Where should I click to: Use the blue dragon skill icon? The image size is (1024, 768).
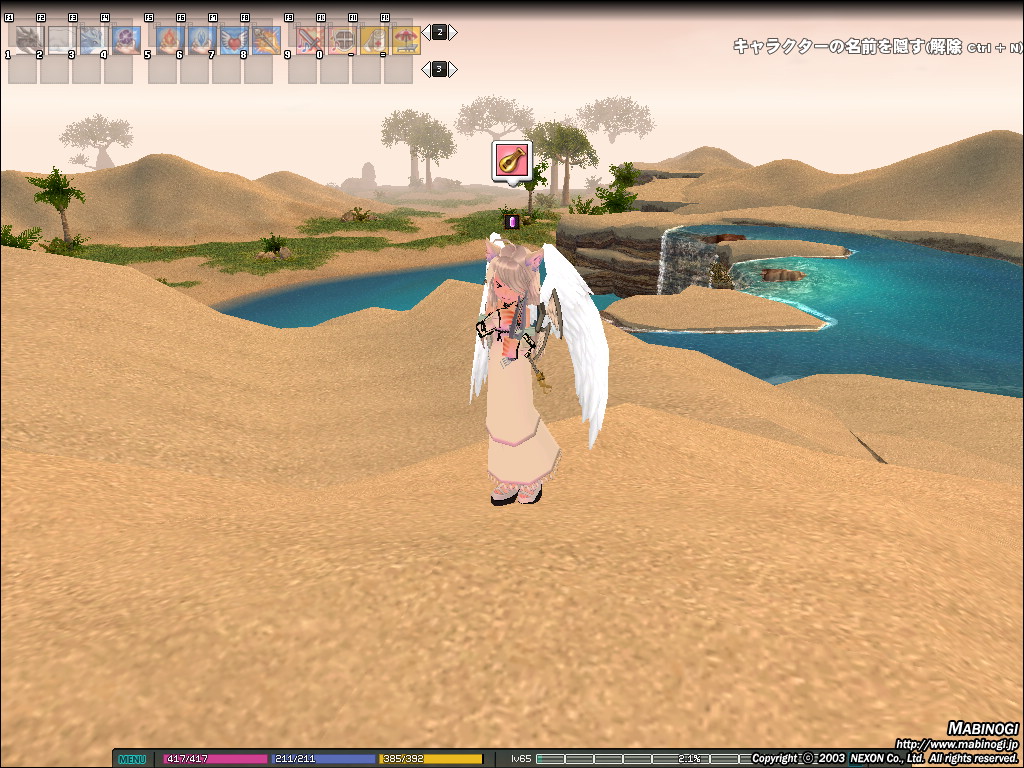coord(93,40)
